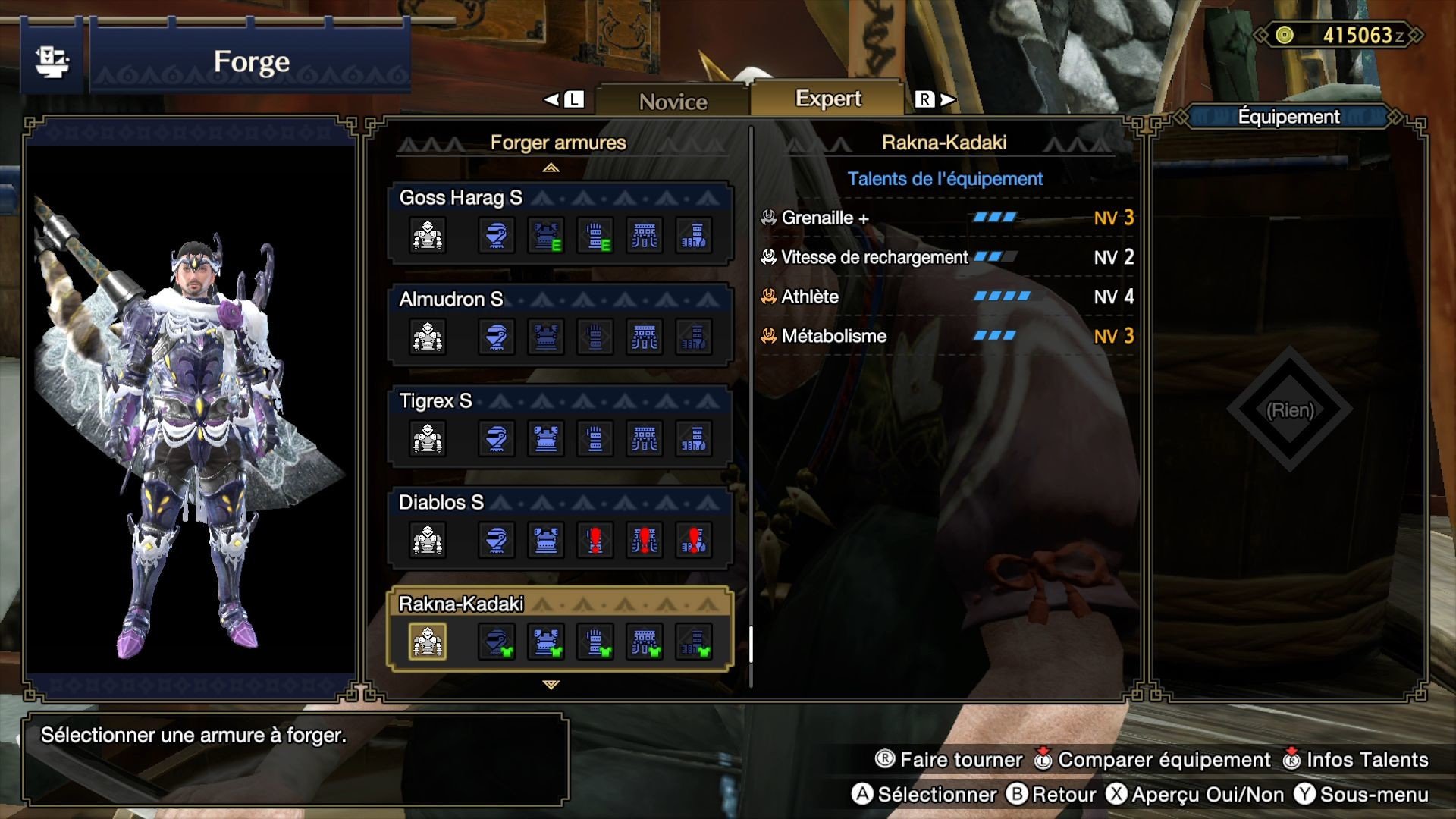Select the Goss Harag S chest armor icon
The width and height of the screenshot is (1456, 819).
click(x=546, y=235)
